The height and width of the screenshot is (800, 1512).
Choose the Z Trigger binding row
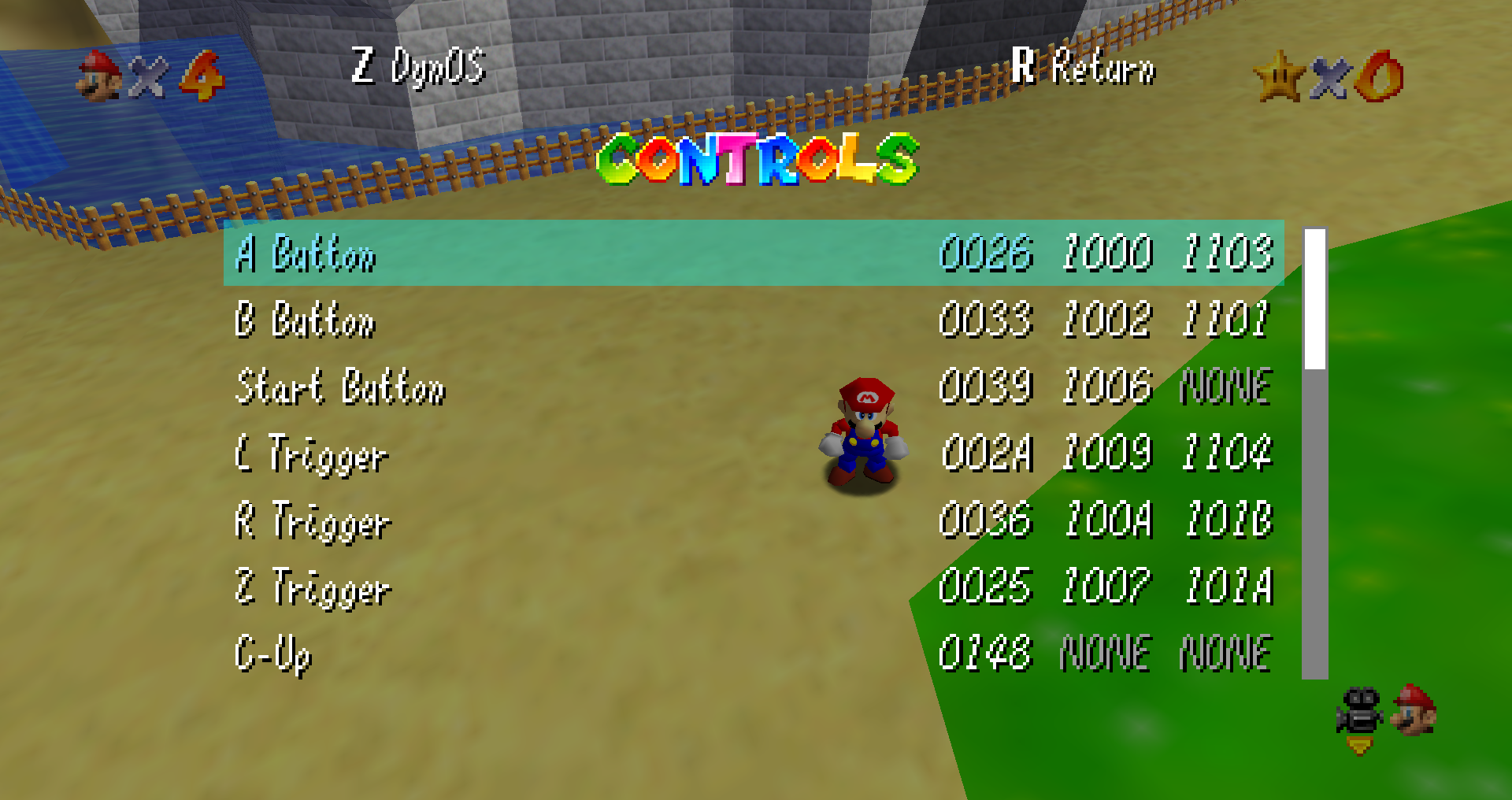pyautogui.click(x=313, y=588)
